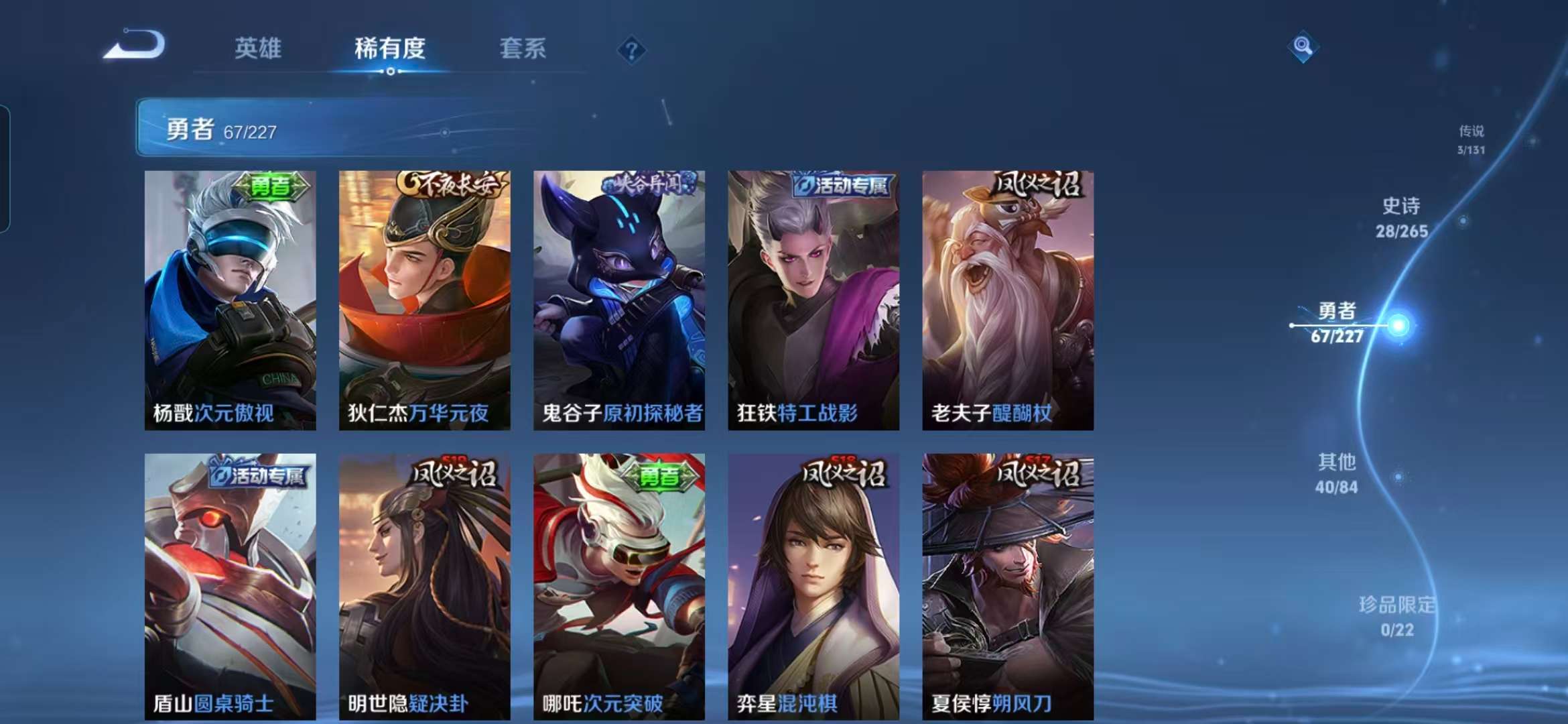Switch to the 英雄 tab
The width and height of the screenshot is (1568, 724).
[x=259, y=49]
